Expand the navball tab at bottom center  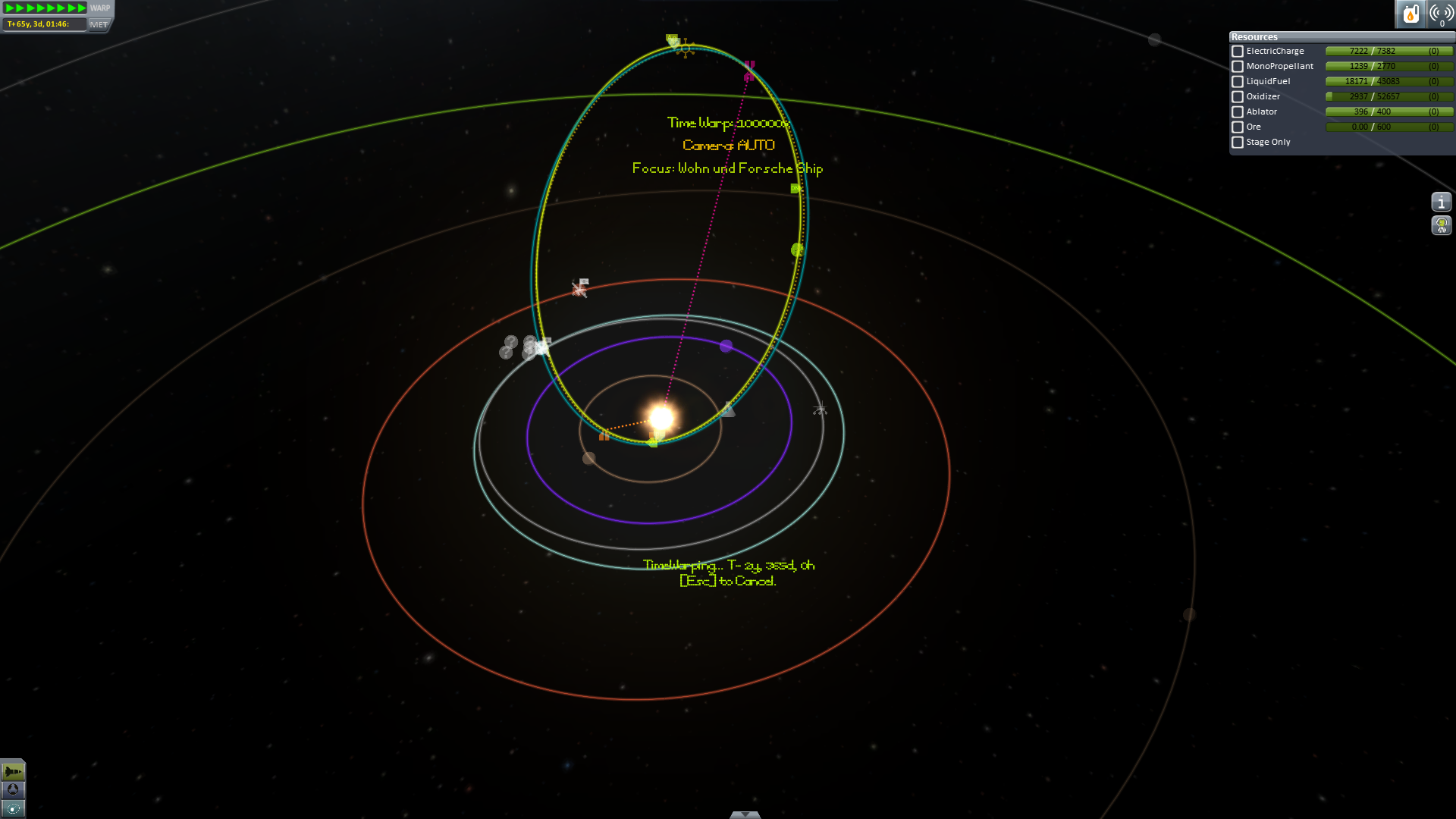point(745,814)
